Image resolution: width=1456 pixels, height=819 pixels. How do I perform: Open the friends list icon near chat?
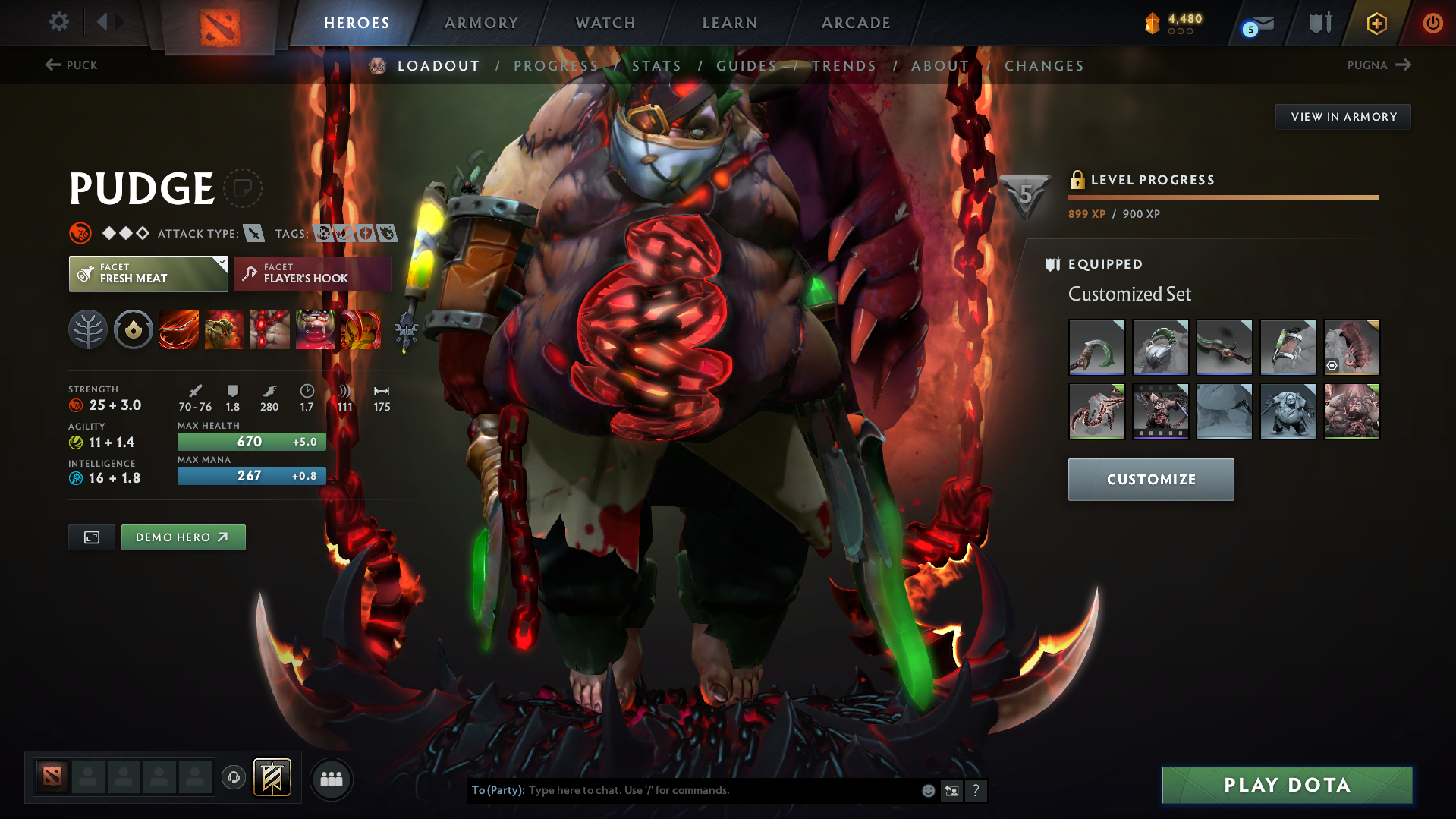[332, 779]
